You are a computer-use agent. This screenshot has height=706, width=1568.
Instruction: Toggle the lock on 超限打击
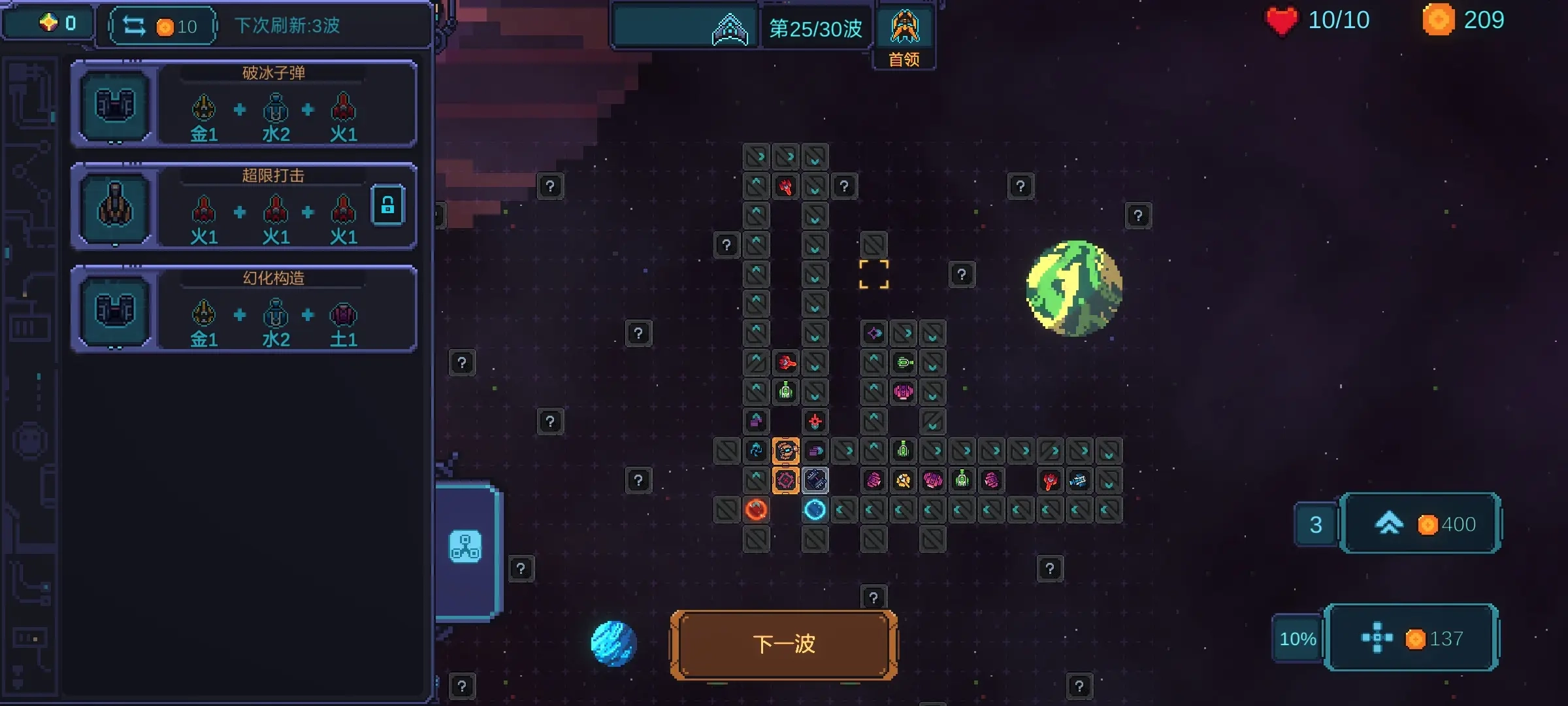click(387, 205)
